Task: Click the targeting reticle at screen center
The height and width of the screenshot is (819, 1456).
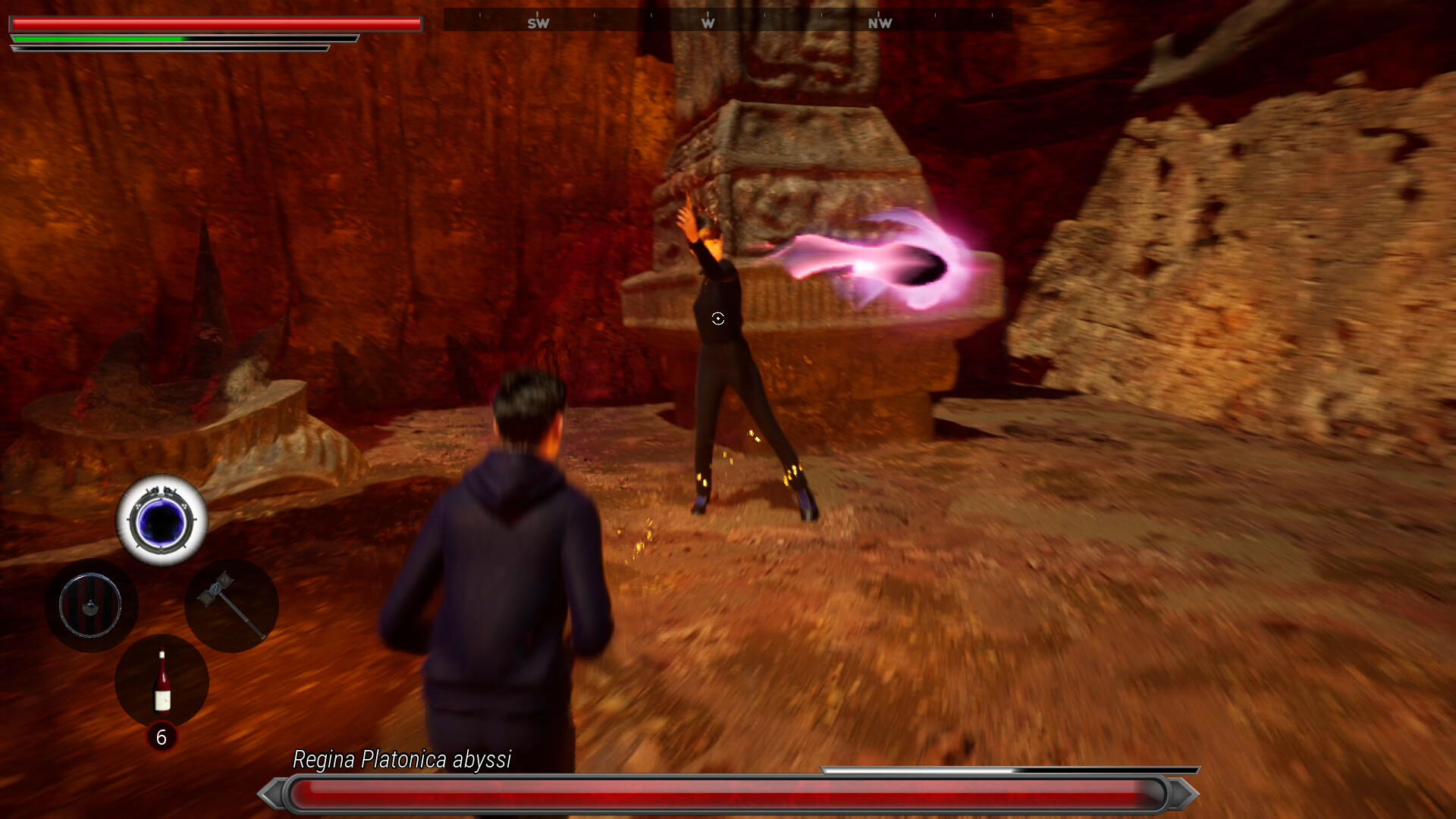Action: click(x=719, y=319)
